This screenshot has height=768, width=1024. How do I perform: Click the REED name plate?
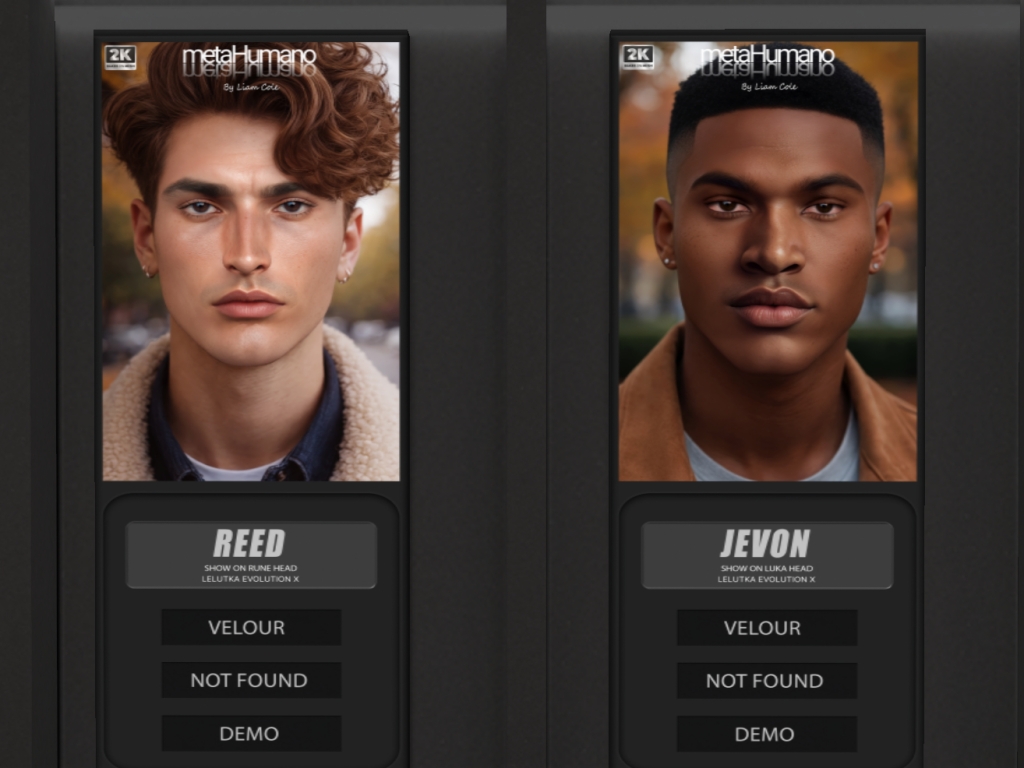251,554
